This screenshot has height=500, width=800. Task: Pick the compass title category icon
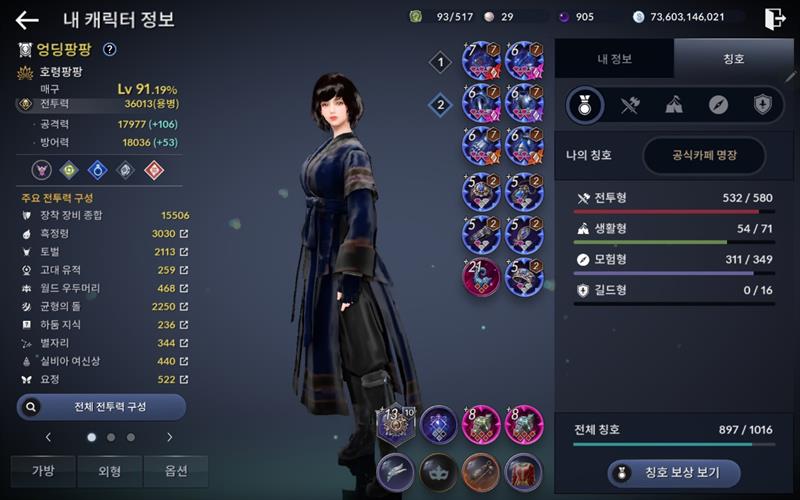pos(718,105)
